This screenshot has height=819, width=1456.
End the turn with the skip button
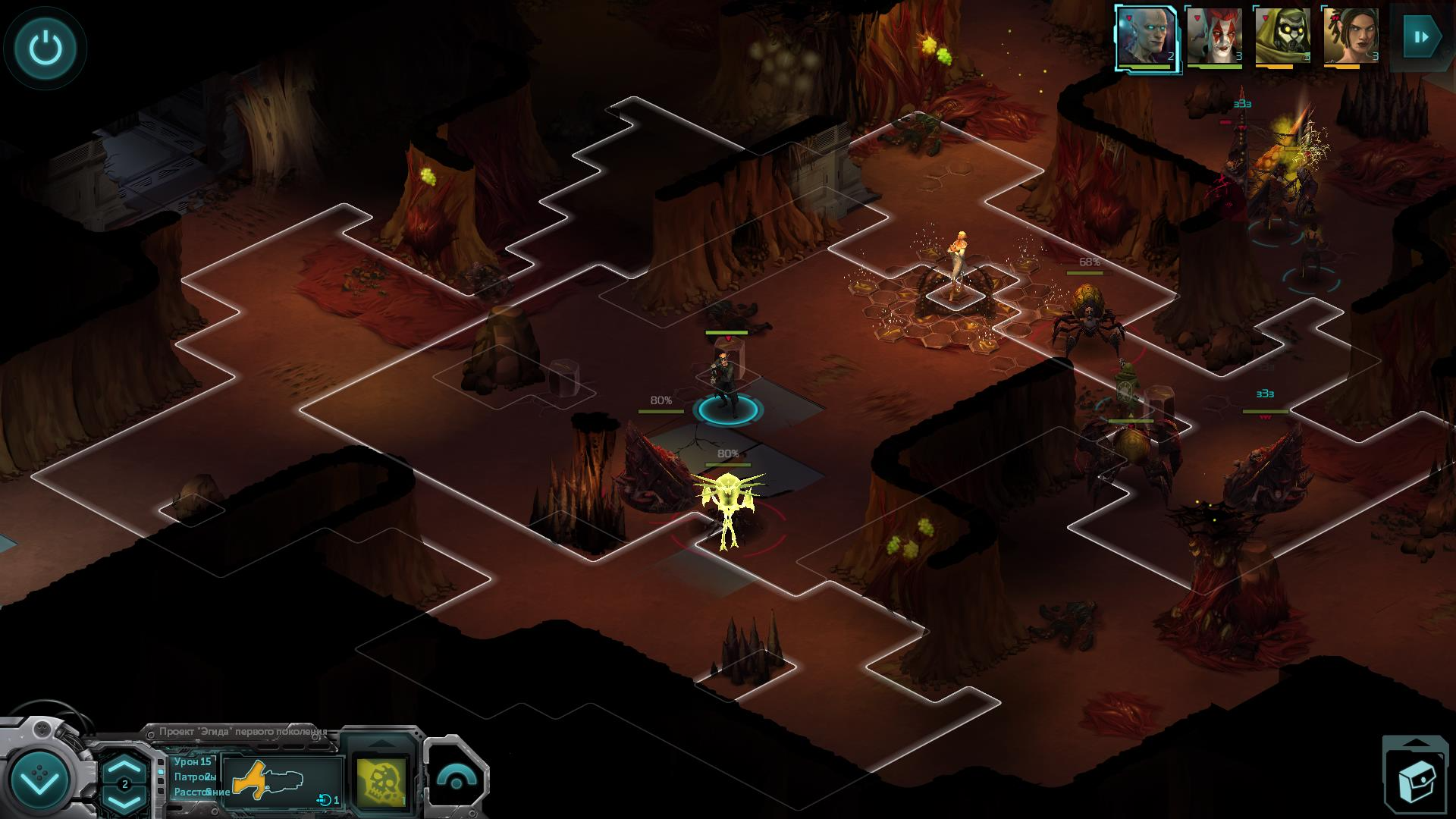pos(1420,36)
